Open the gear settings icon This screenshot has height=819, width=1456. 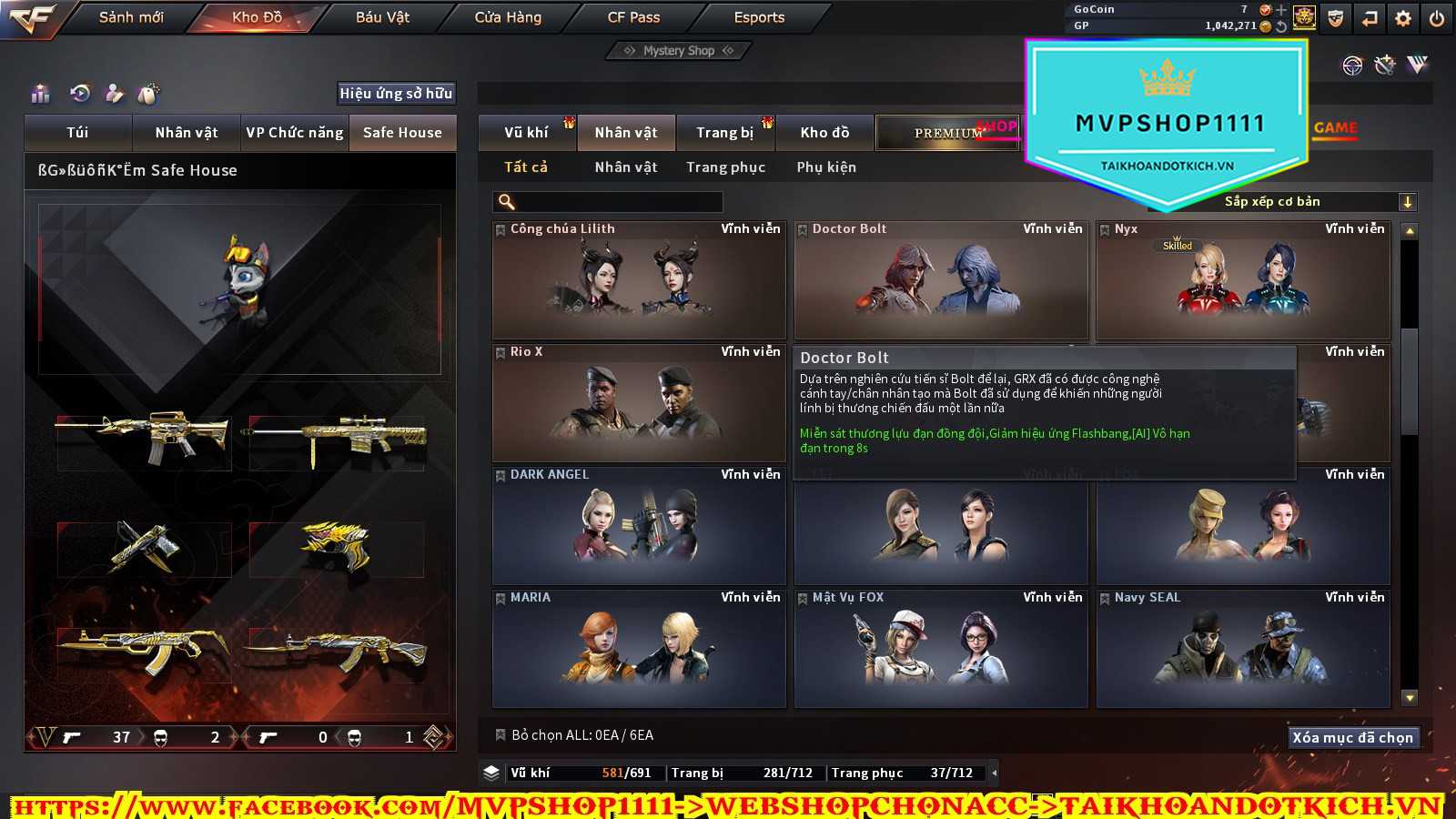[x=1403, y=18]
